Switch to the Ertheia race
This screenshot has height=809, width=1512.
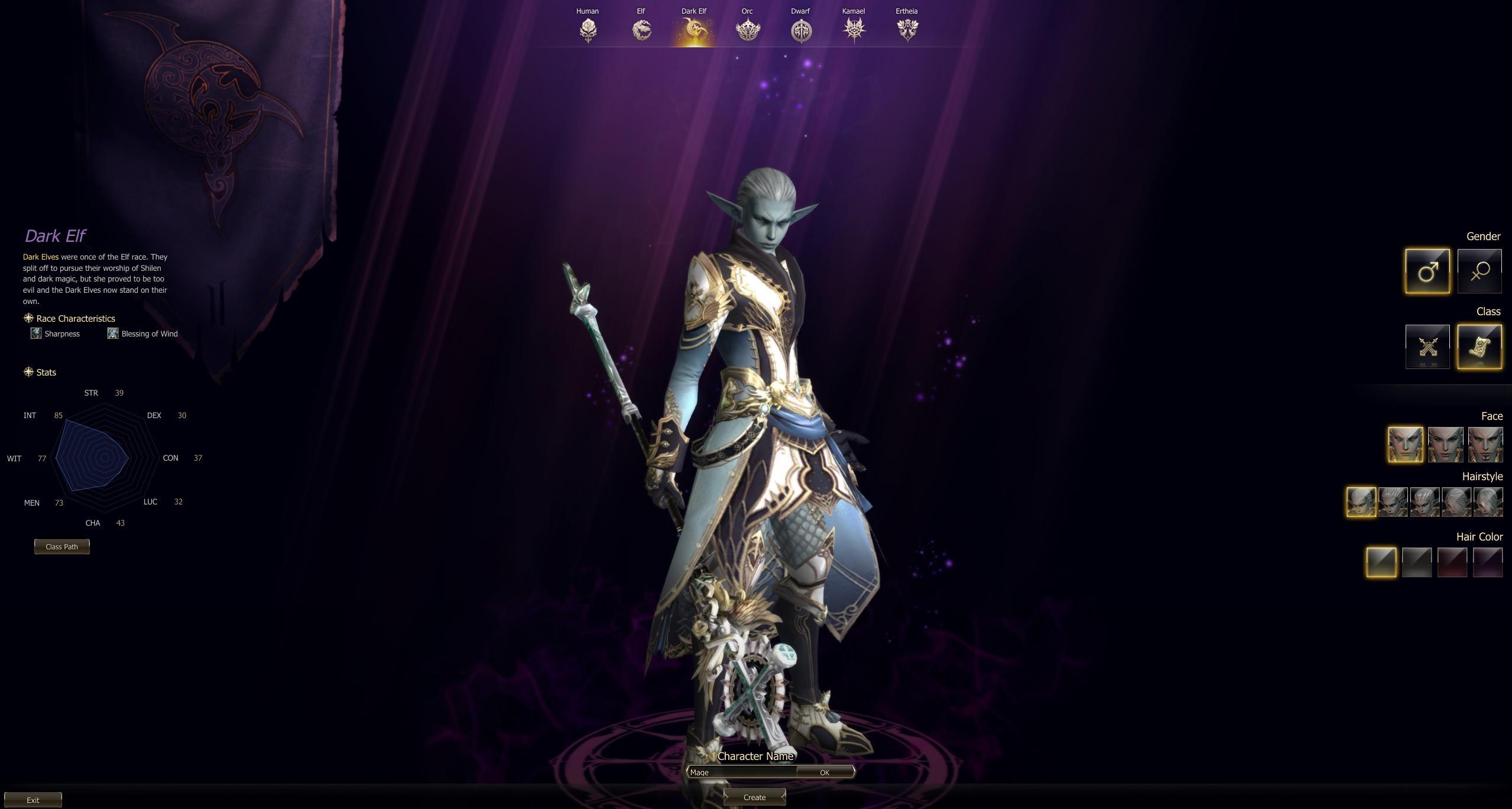point(907,30)
